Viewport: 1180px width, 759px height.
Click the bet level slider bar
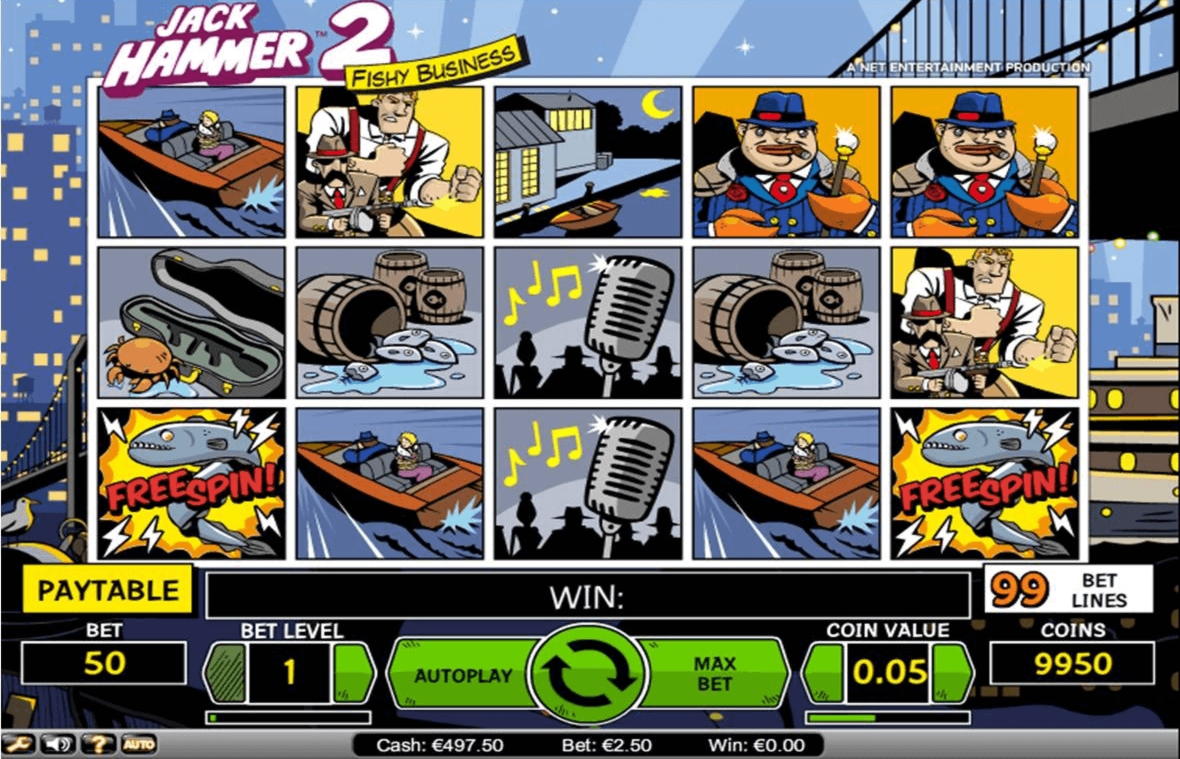coord(288,717)
